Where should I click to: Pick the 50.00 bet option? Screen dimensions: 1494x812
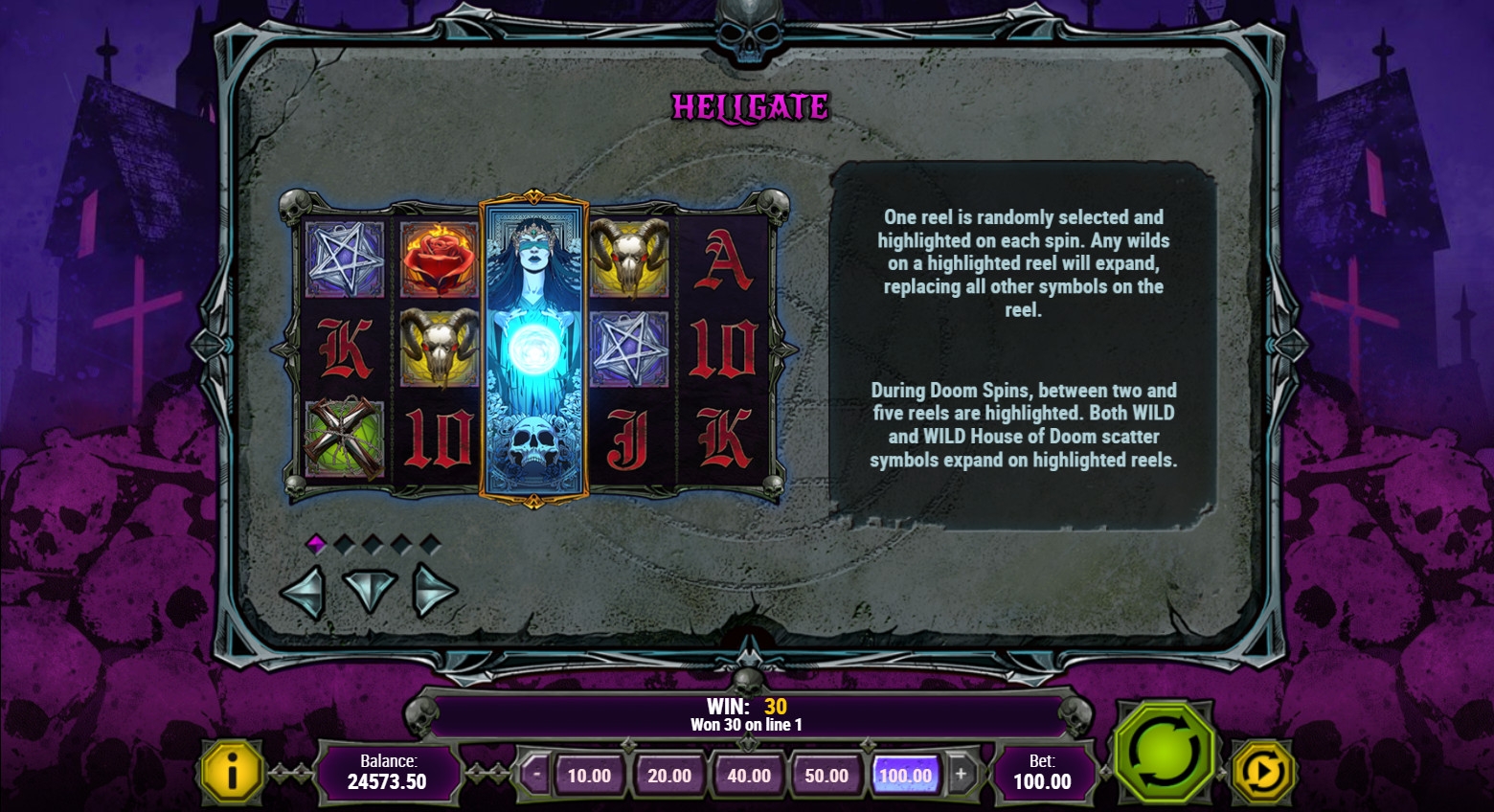826,776
